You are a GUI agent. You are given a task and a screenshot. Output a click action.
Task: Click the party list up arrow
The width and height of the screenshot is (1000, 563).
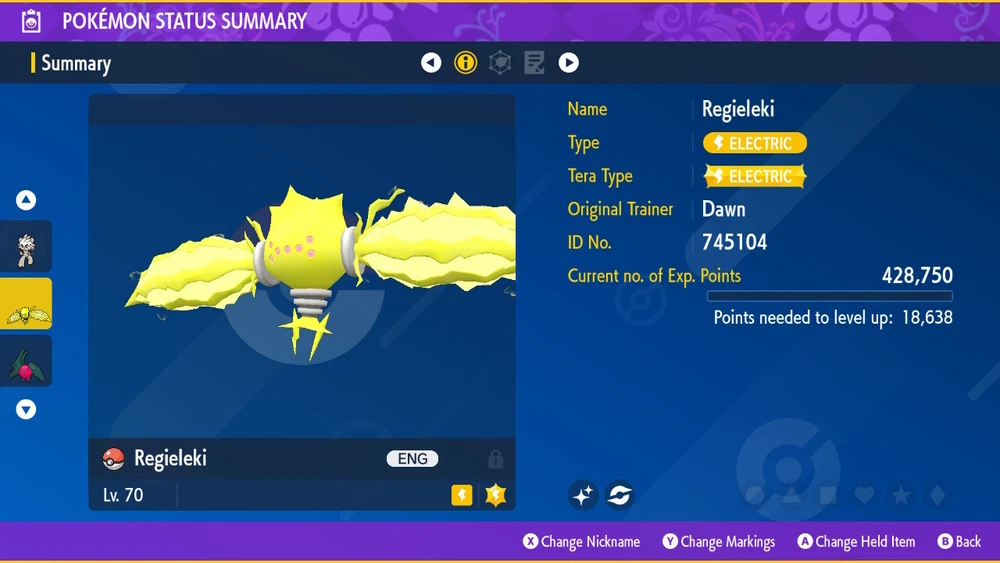click(26, 200)
